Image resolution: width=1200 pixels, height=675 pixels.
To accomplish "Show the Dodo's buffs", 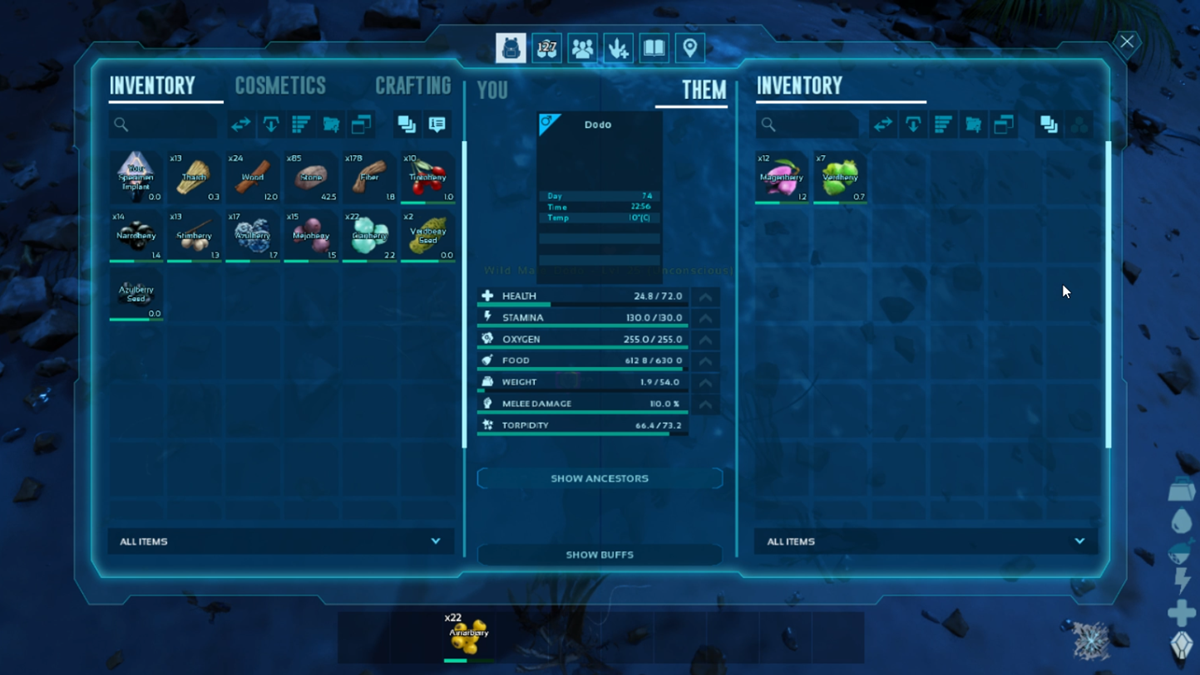I will tap(600, 554).
